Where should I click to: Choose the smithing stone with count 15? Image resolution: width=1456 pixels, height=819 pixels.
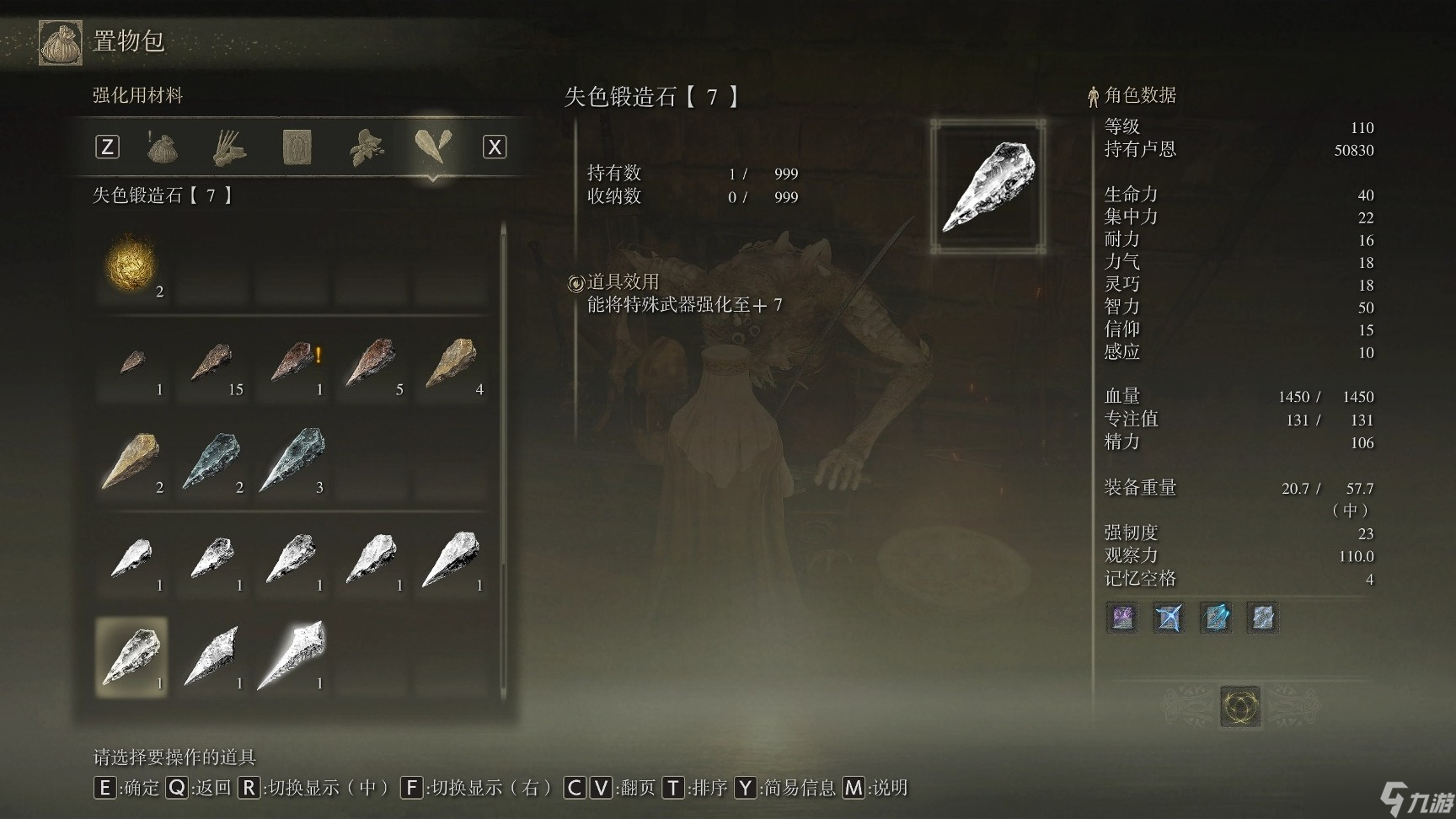pyautogui.click(x=212, y=362)
